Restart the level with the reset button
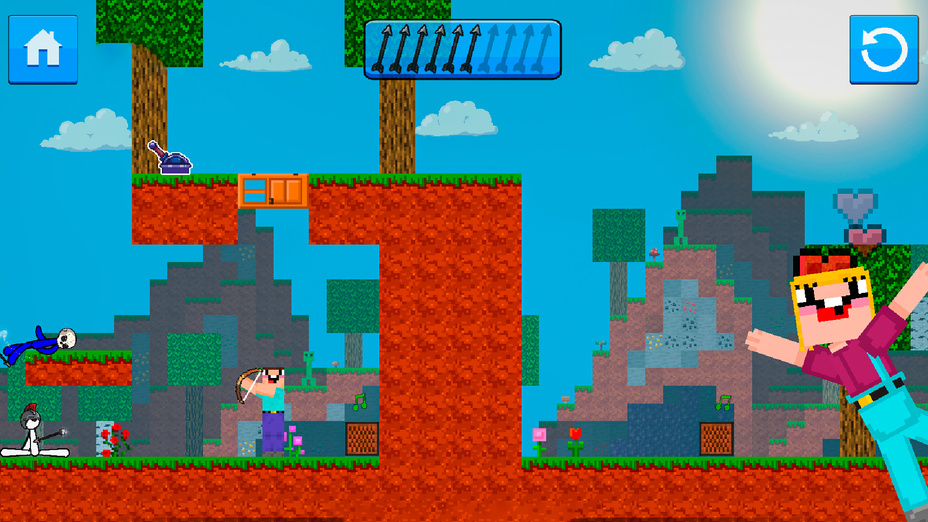 click(883, 49)
